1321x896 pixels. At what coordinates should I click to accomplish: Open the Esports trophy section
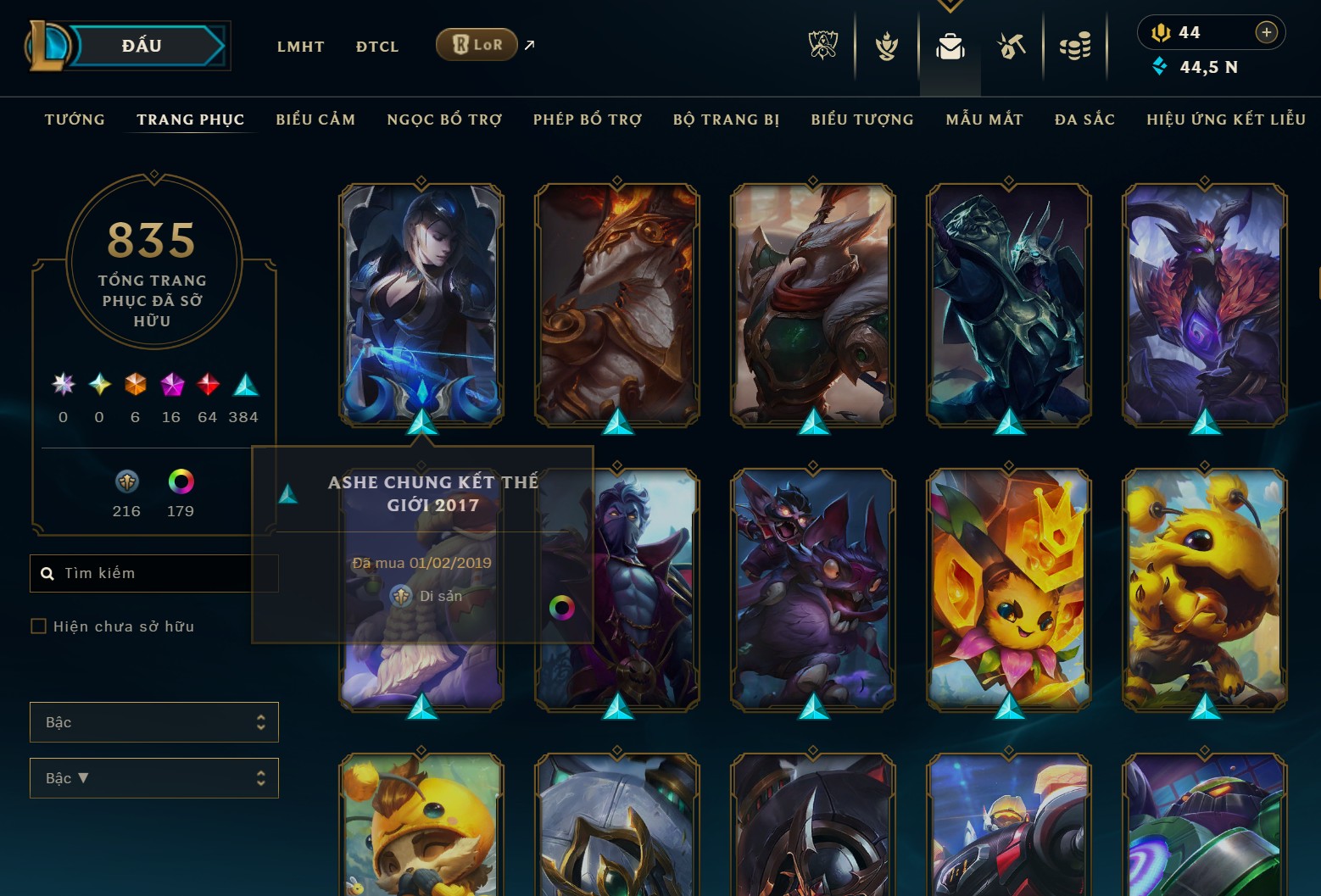pos(822,47)
